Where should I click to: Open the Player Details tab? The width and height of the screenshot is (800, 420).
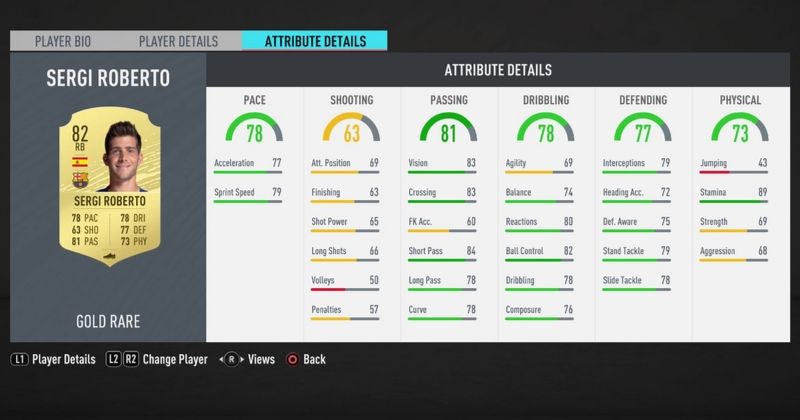178,41
